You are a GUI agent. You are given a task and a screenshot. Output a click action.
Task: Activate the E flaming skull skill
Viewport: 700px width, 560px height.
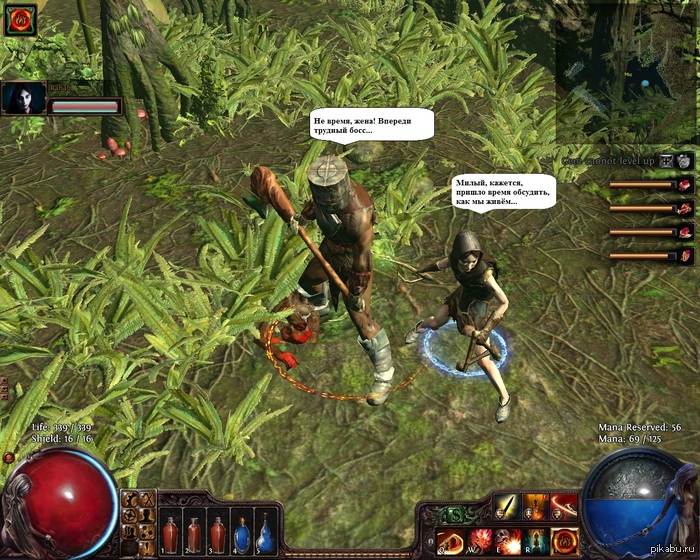coord(508,541)
